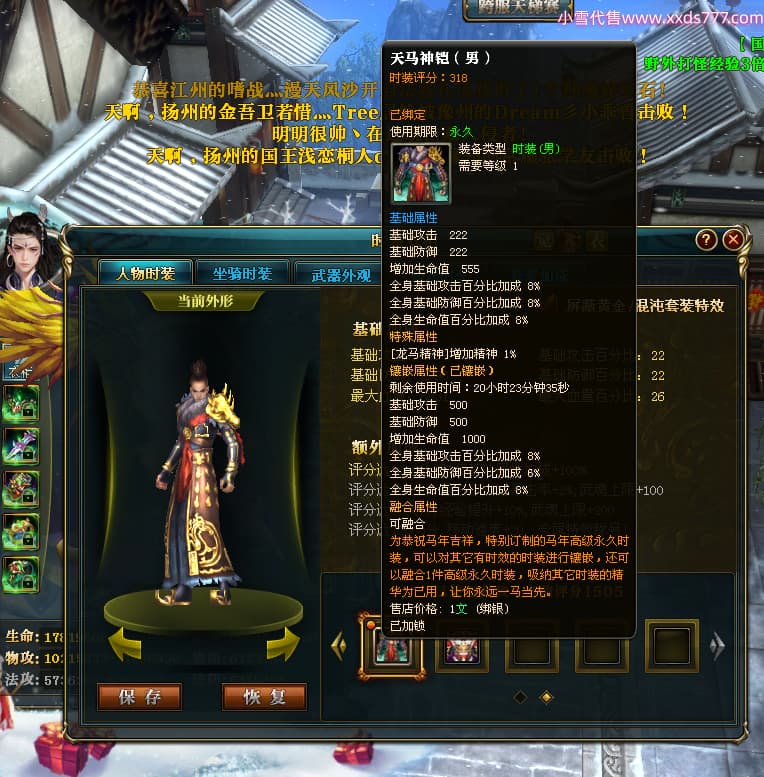Select the 天马神铠 costume slot
The height and width of the screenshot is (777, 764).
[392, 645]
